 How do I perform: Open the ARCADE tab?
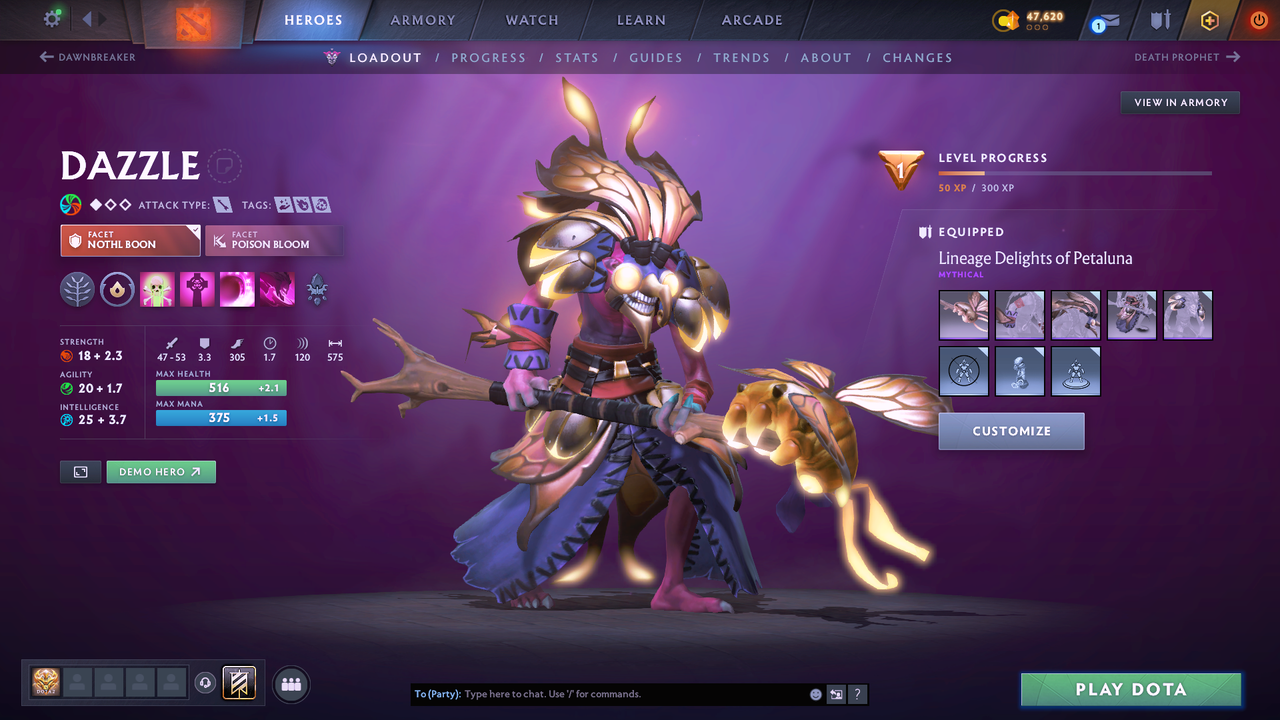[751, 20]
